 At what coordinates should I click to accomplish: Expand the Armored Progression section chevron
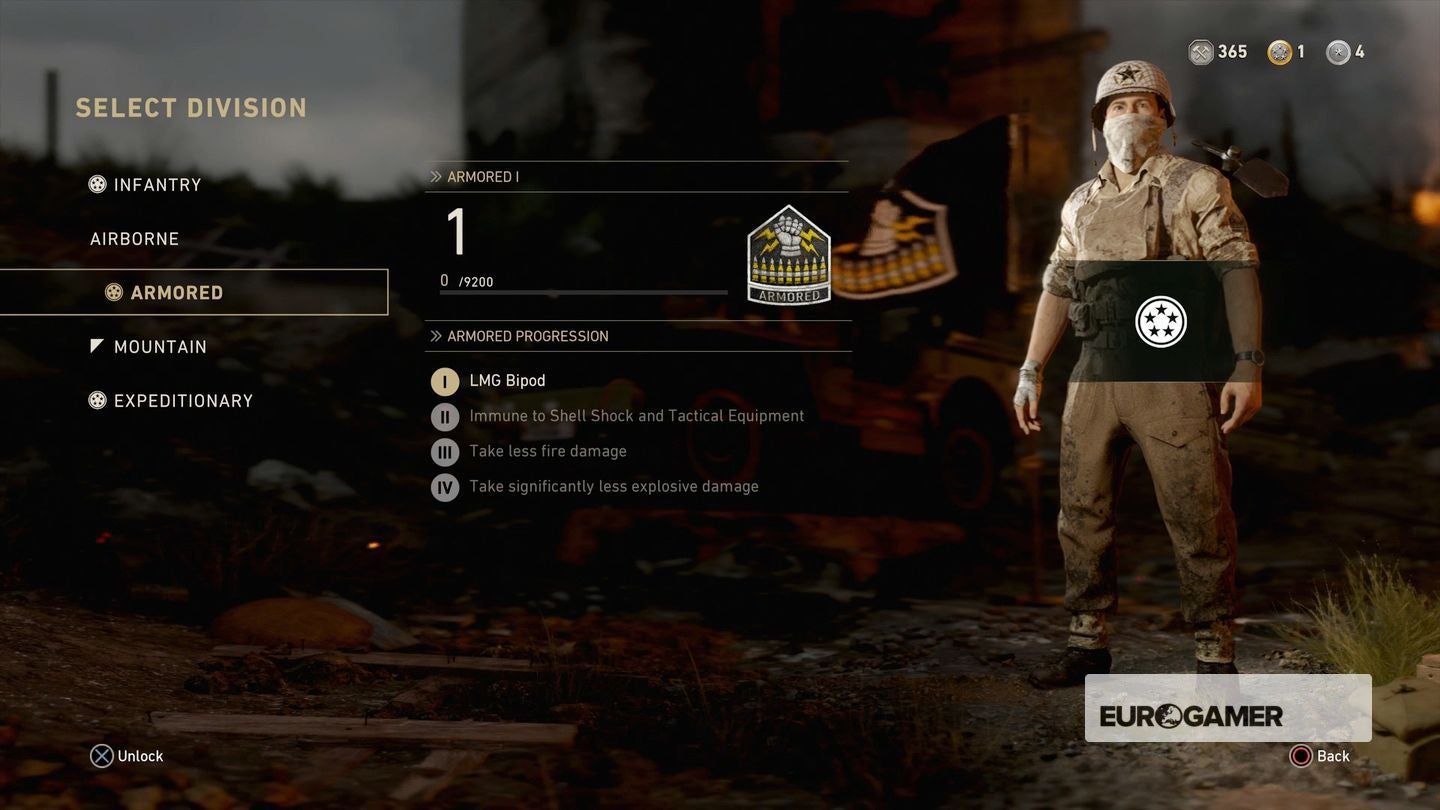click(434, 336)
